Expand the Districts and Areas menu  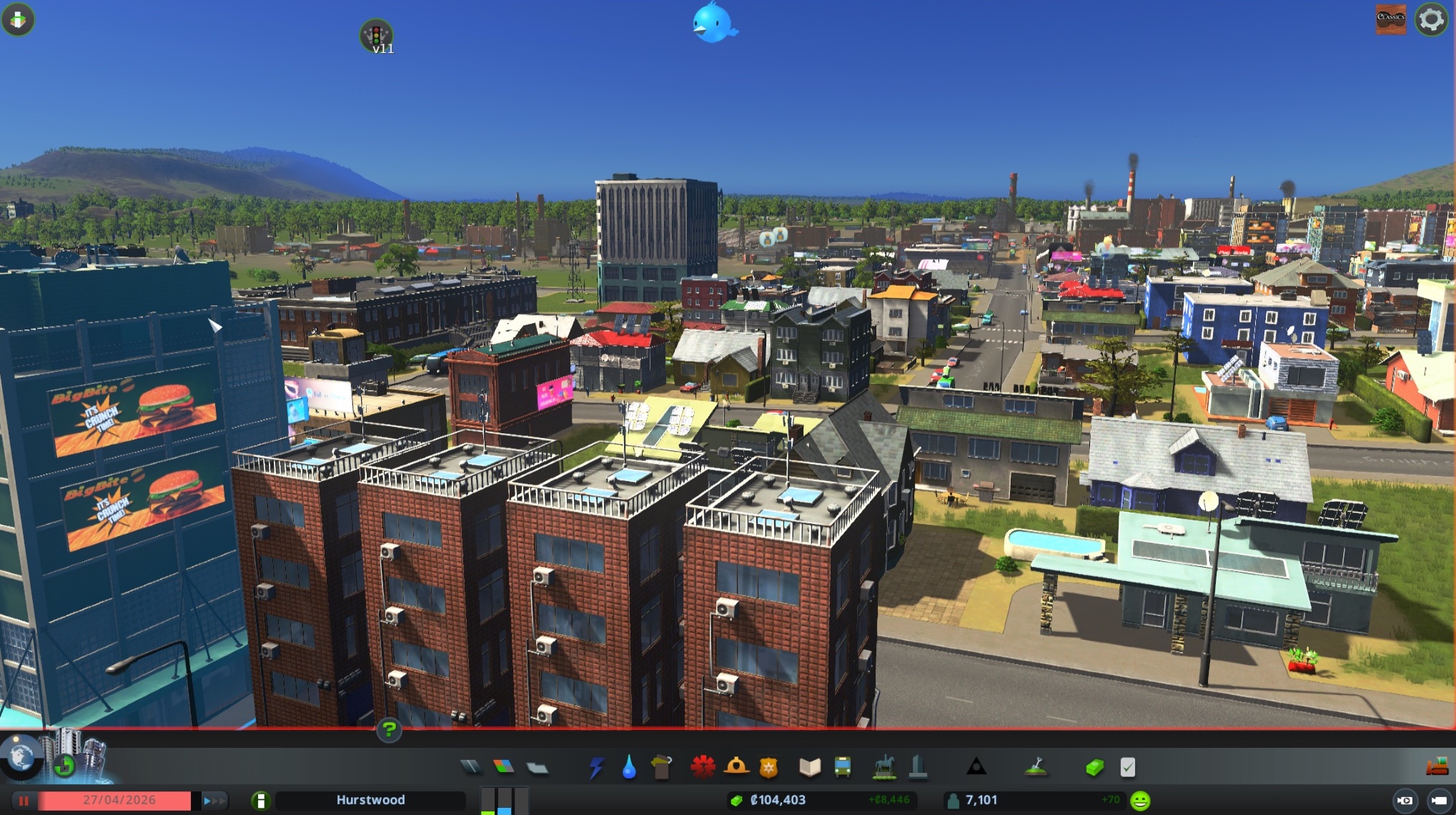538,767
